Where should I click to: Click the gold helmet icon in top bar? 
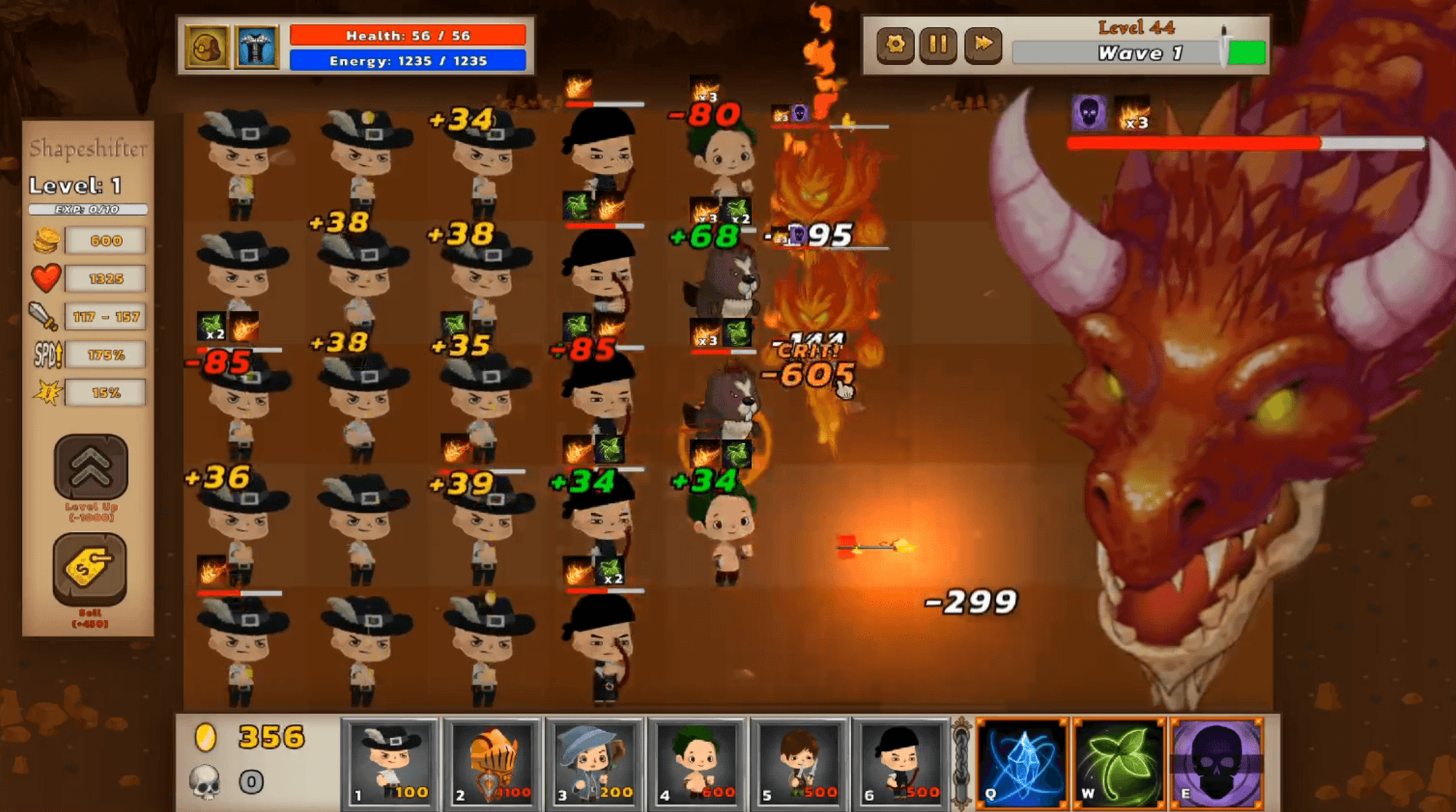pos(207,47)
